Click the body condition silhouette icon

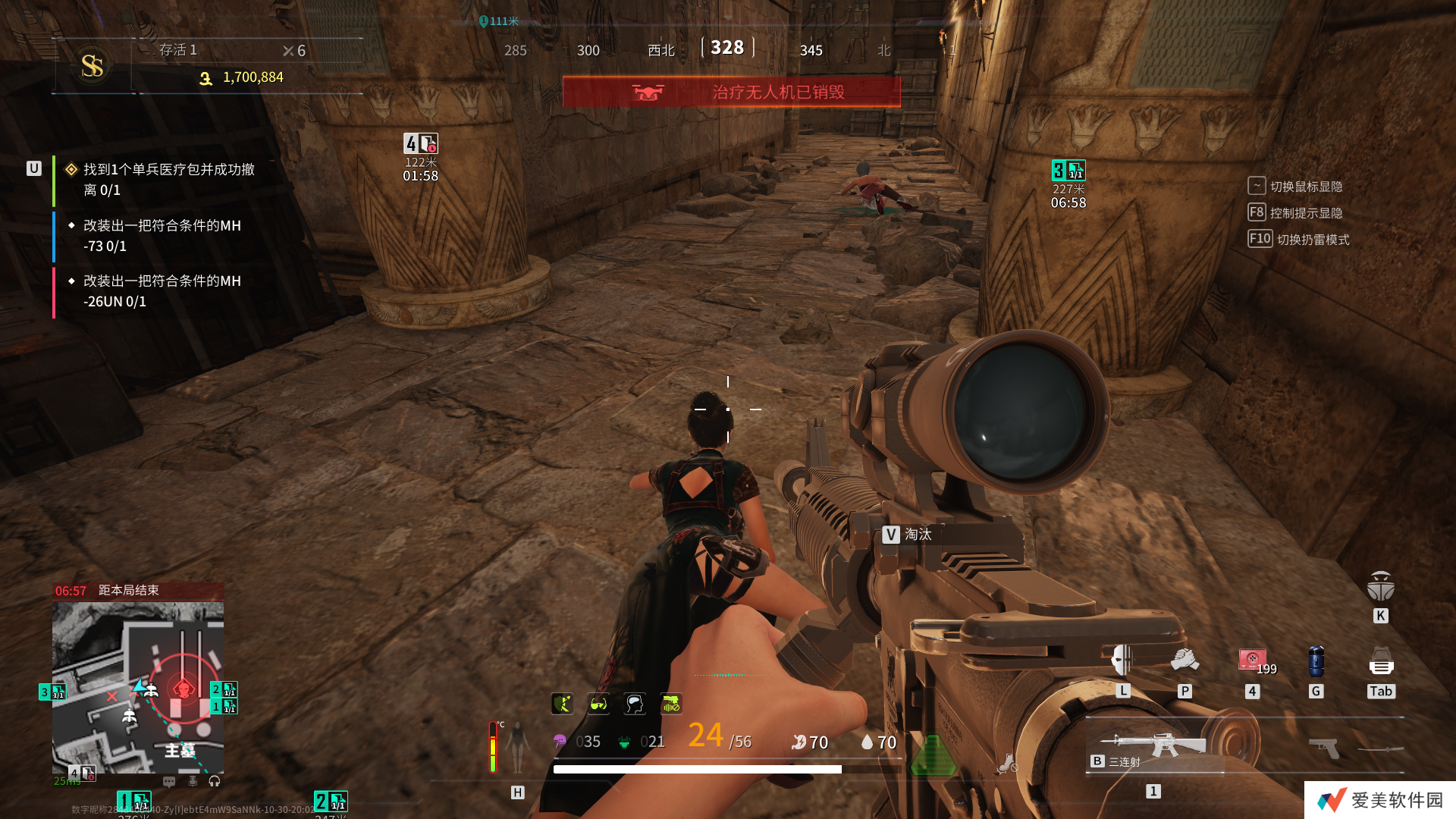click(518, 747)
